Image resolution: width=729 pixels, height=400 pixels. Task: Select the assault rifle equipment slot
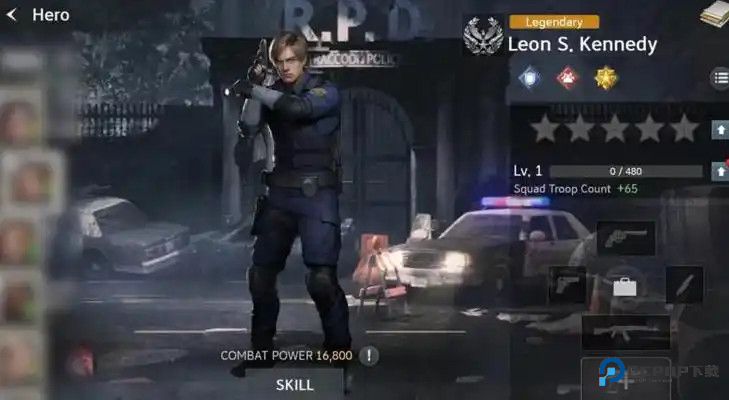(x=625, y=332)
